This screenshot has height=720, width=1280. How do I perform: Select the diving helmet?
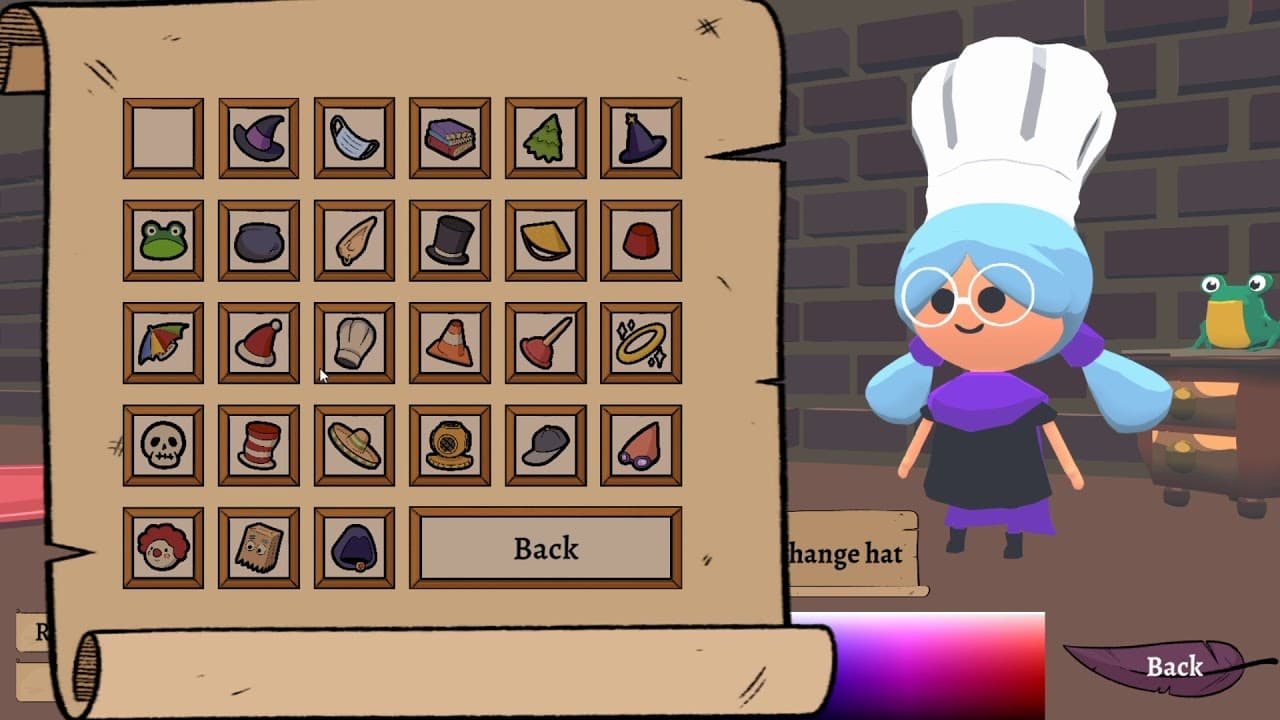click(x=450, y=445)
